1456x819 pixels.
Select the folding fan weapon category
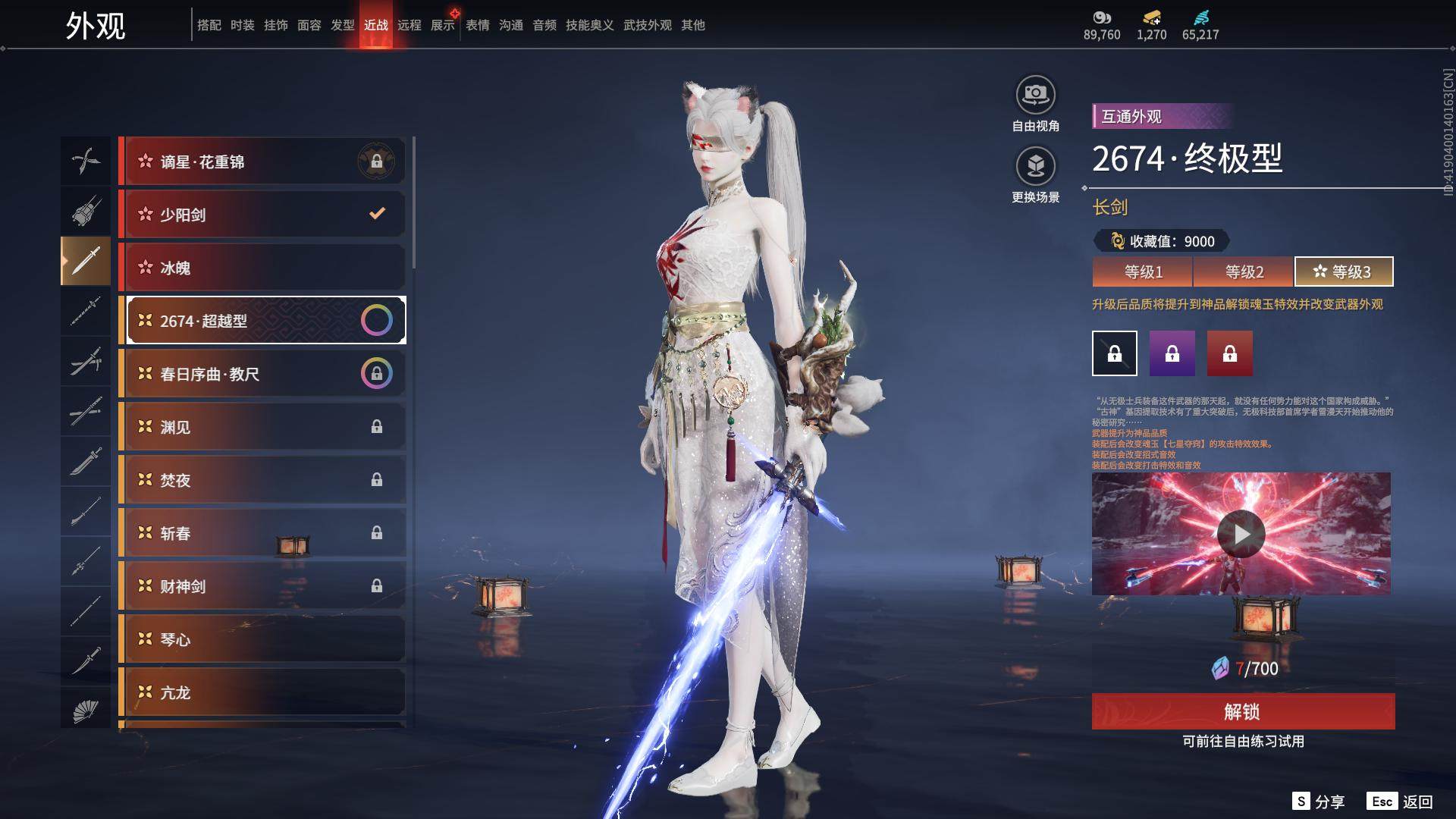coord(86,710)
